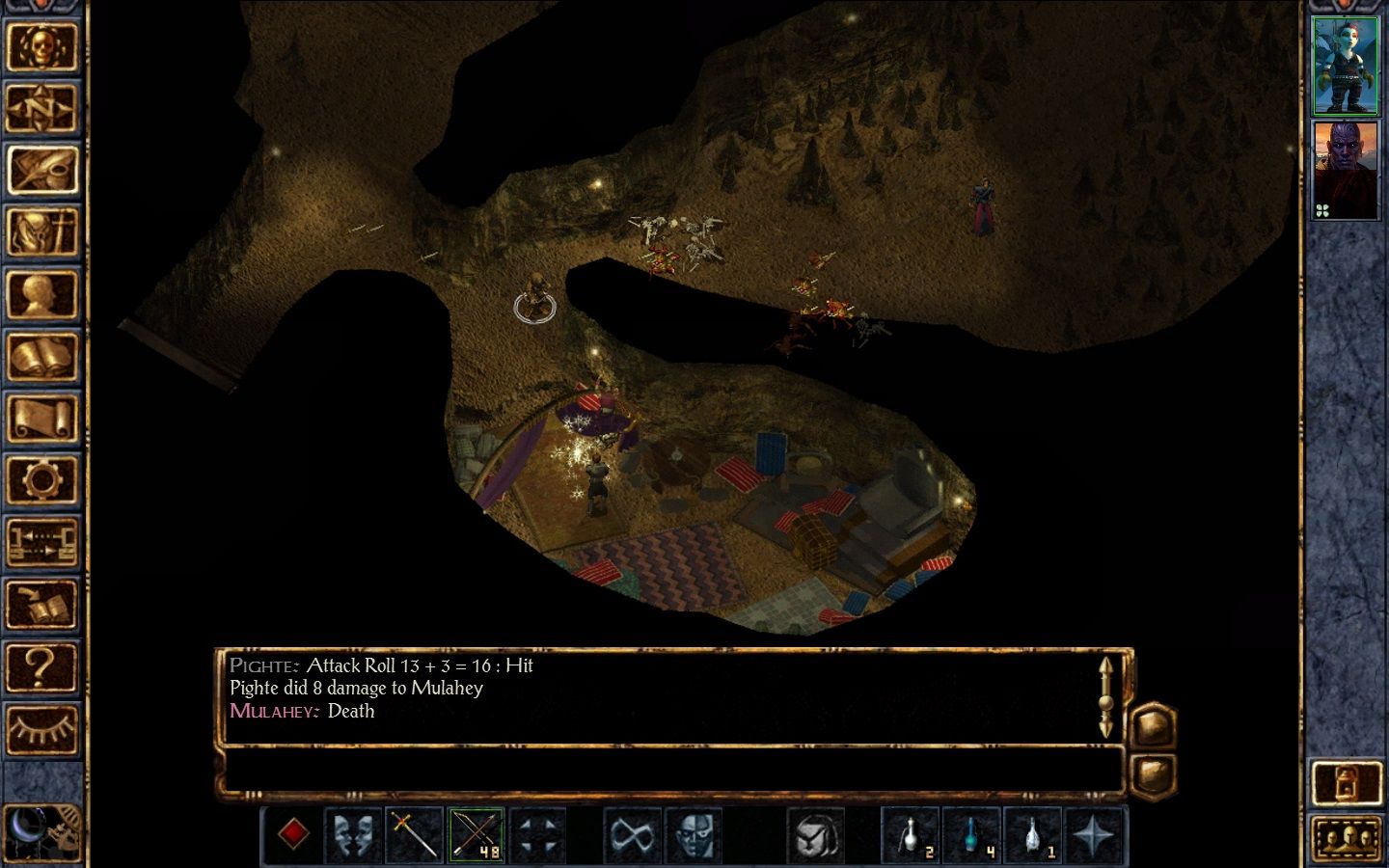Select the green-haired character portrait

click(1346, 65)
